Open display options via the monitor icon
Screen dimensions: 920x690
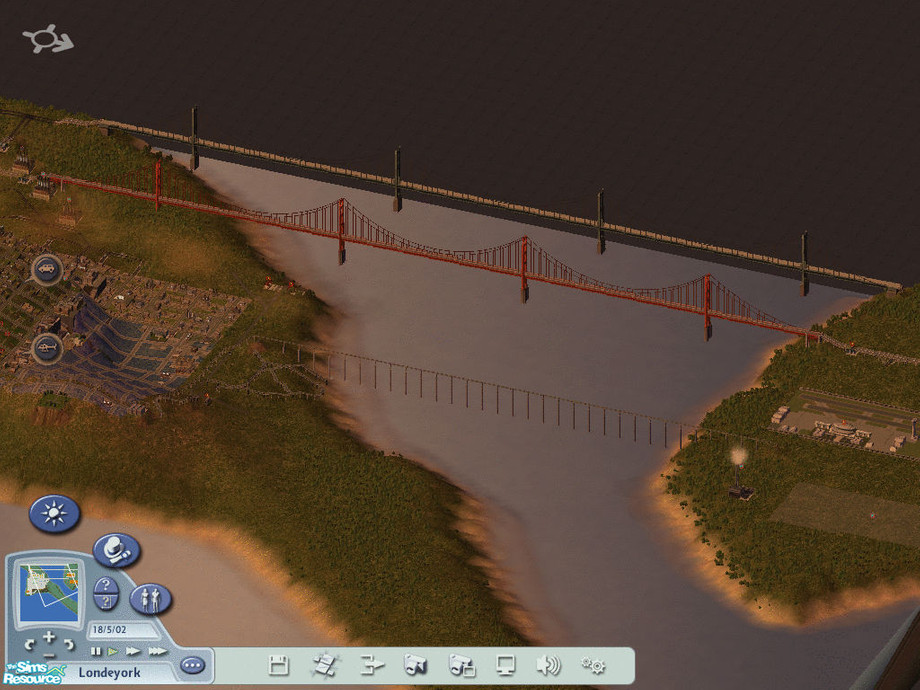point(505,665)
